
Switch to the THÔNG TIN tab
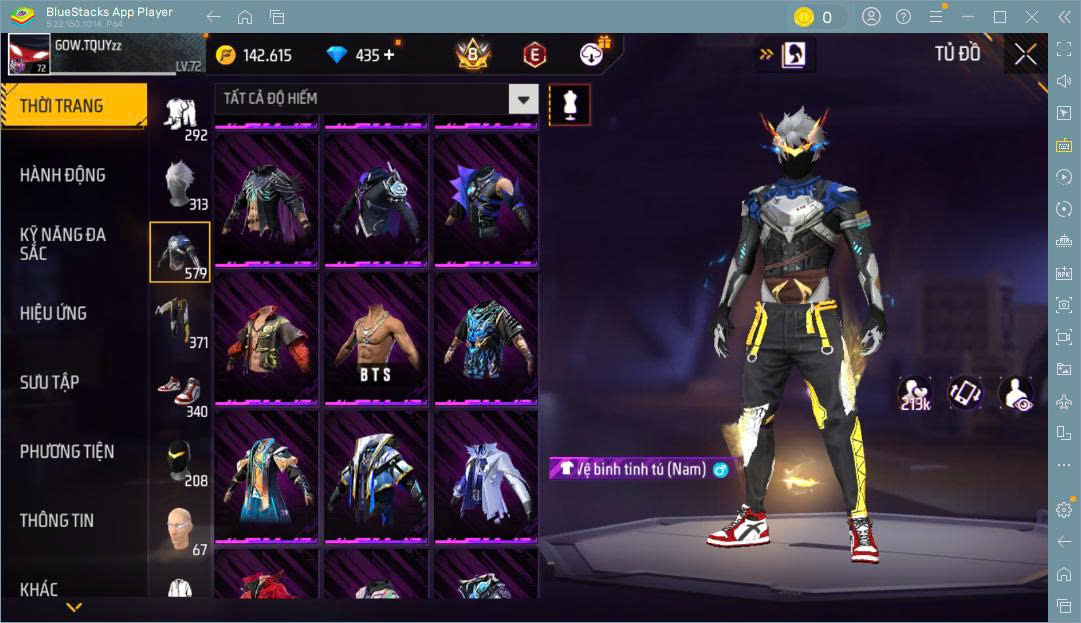[x=56, y=520]
